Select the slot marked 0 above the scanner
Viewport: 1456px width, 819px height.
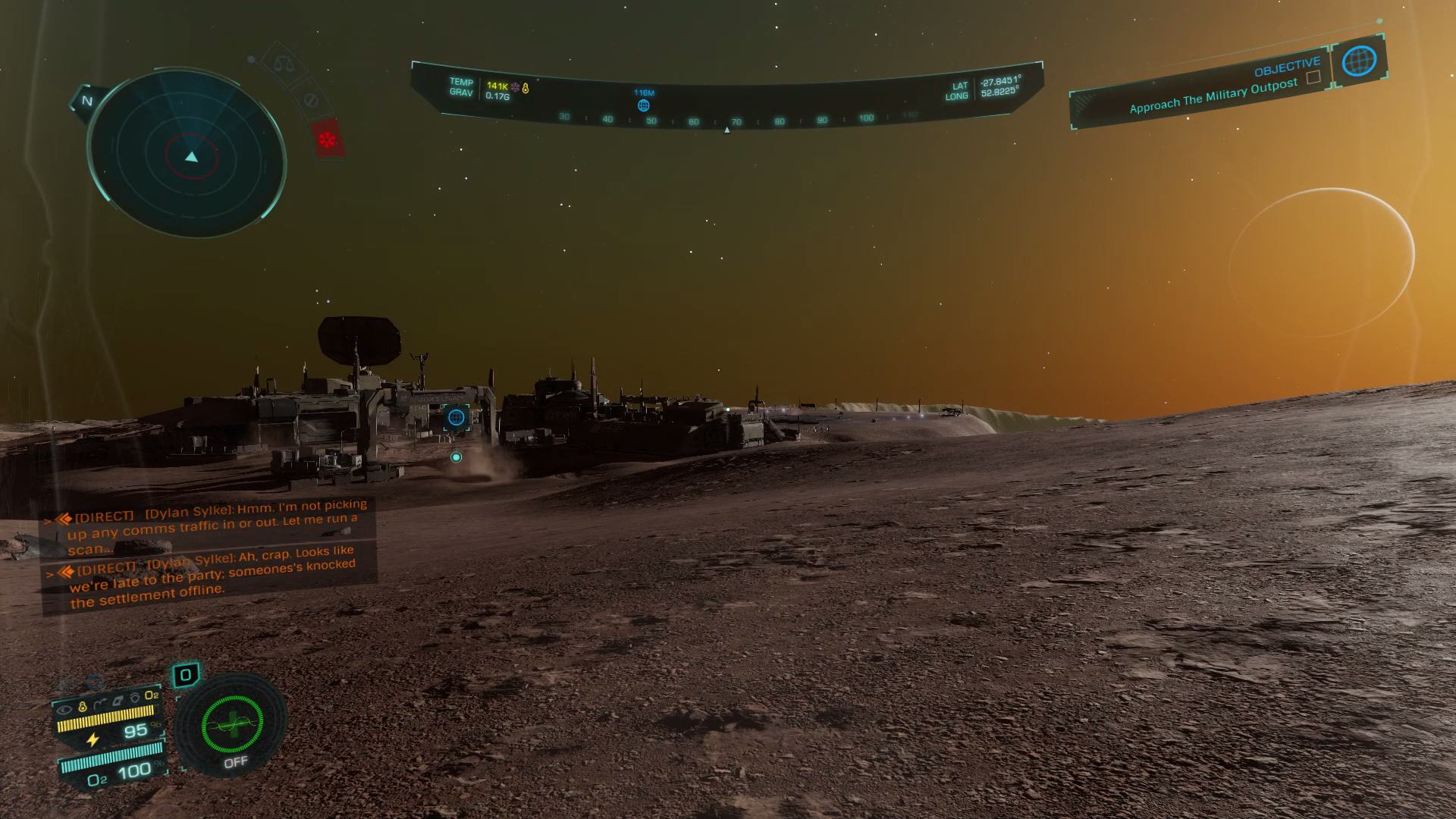186,675
